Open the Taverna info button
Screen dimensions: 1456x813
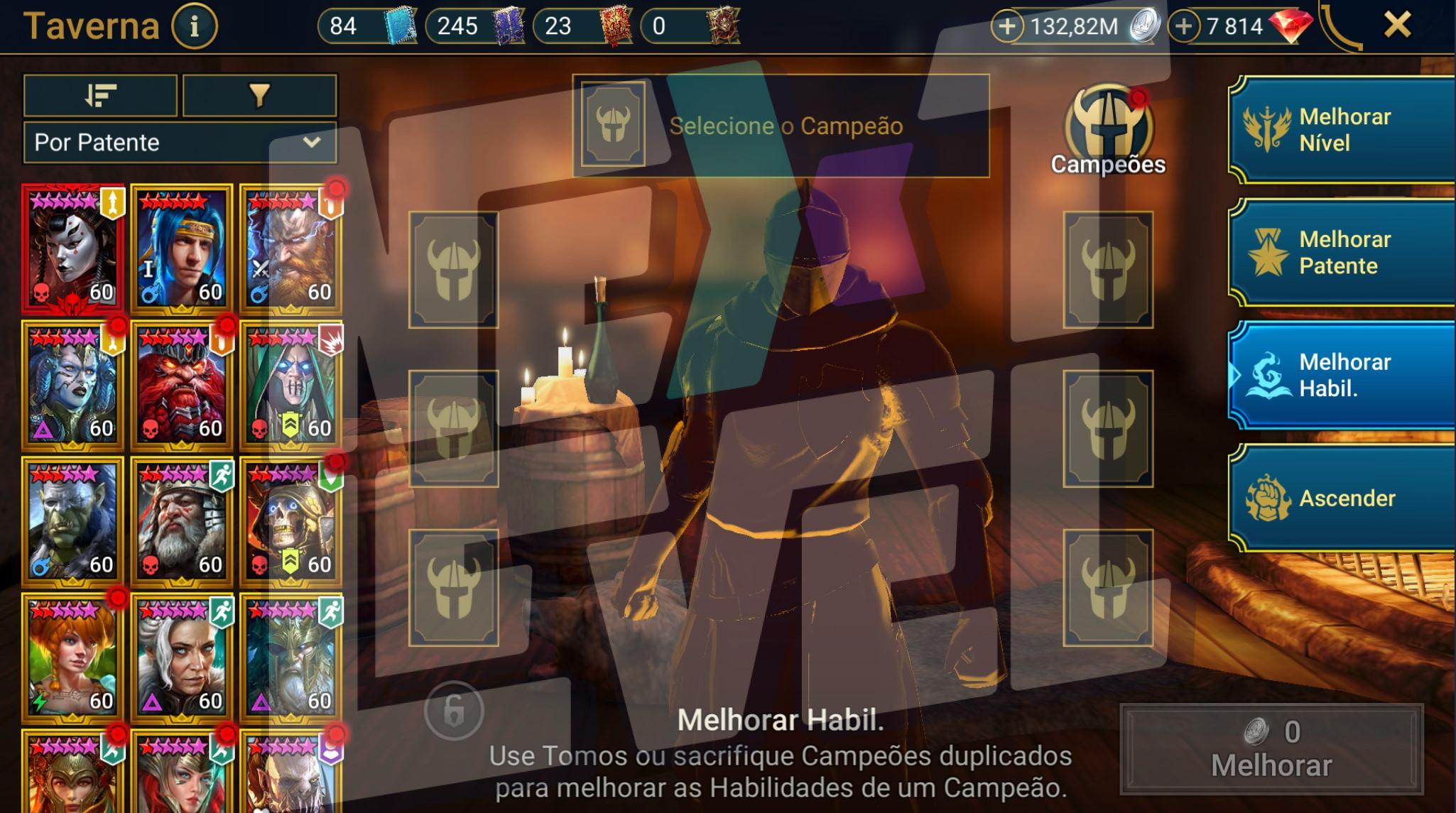coord(194,27)
